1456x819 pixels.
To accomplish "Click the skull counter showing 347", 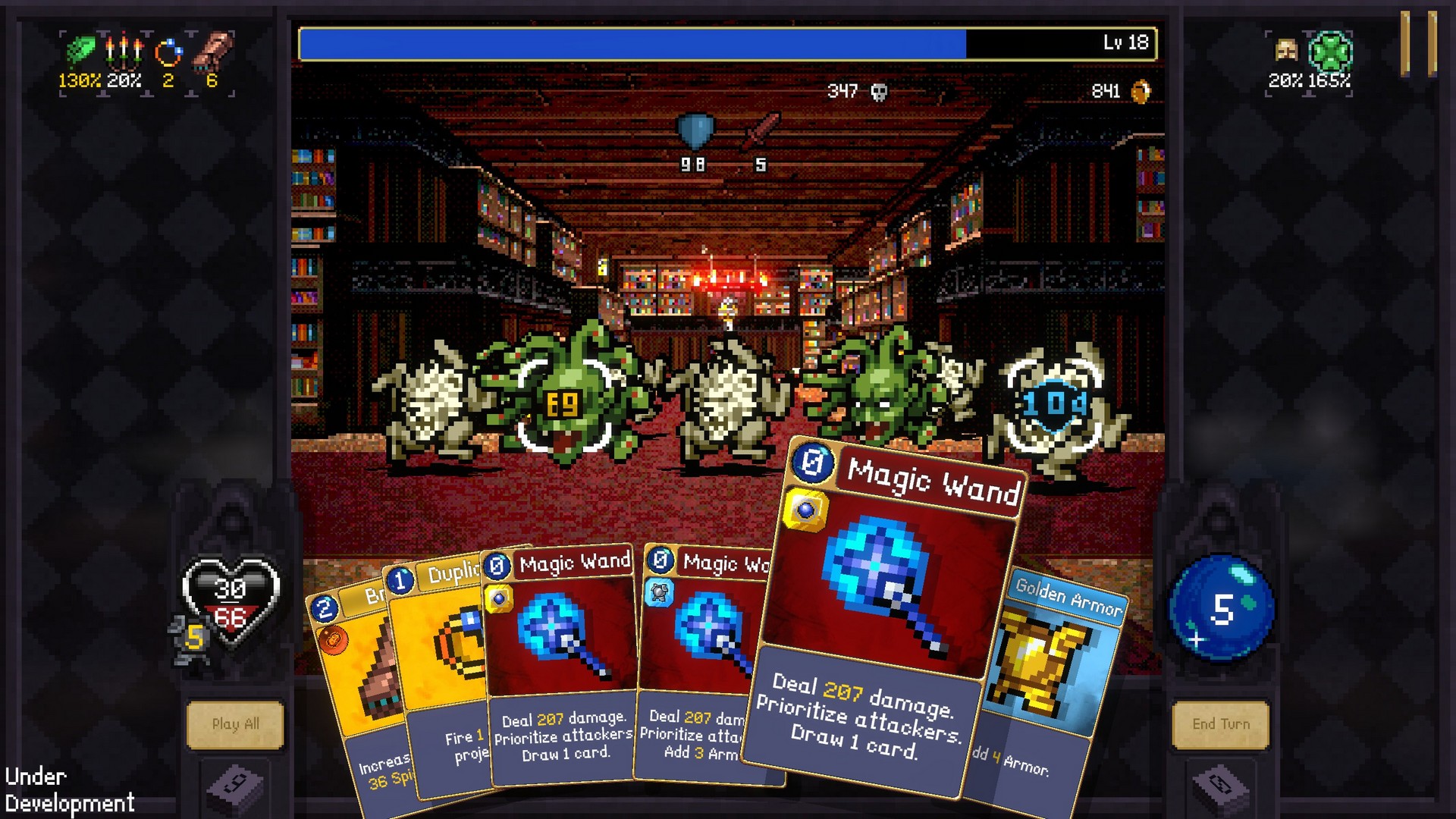I will tap(857, 91).
